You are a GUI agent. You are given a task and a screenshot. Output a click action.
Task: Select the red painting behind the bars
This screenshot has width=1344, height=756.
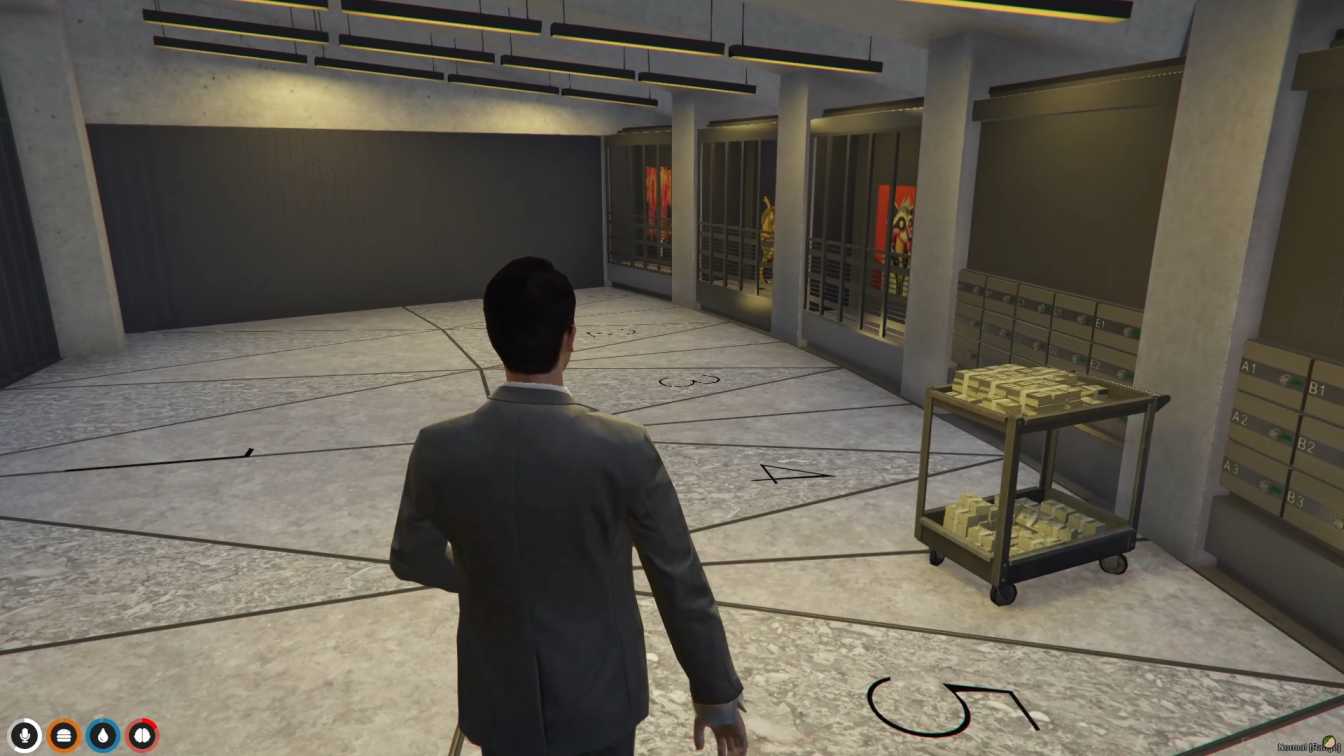point(657,200)
